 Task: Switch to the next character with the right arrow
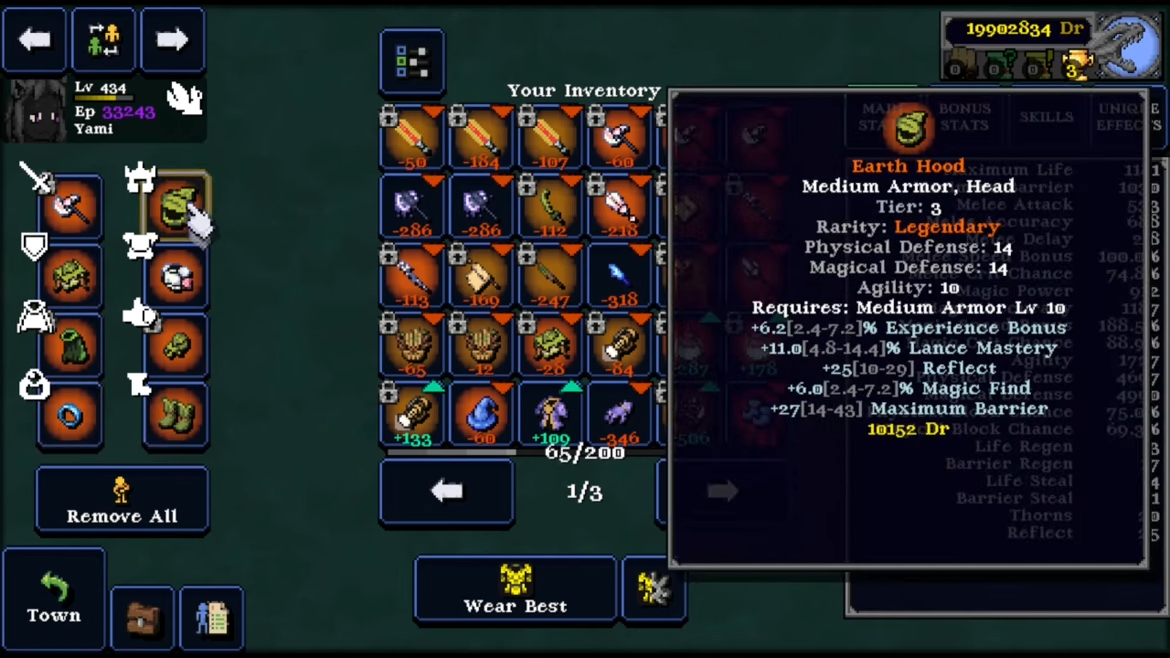click(x=172, y=41)
